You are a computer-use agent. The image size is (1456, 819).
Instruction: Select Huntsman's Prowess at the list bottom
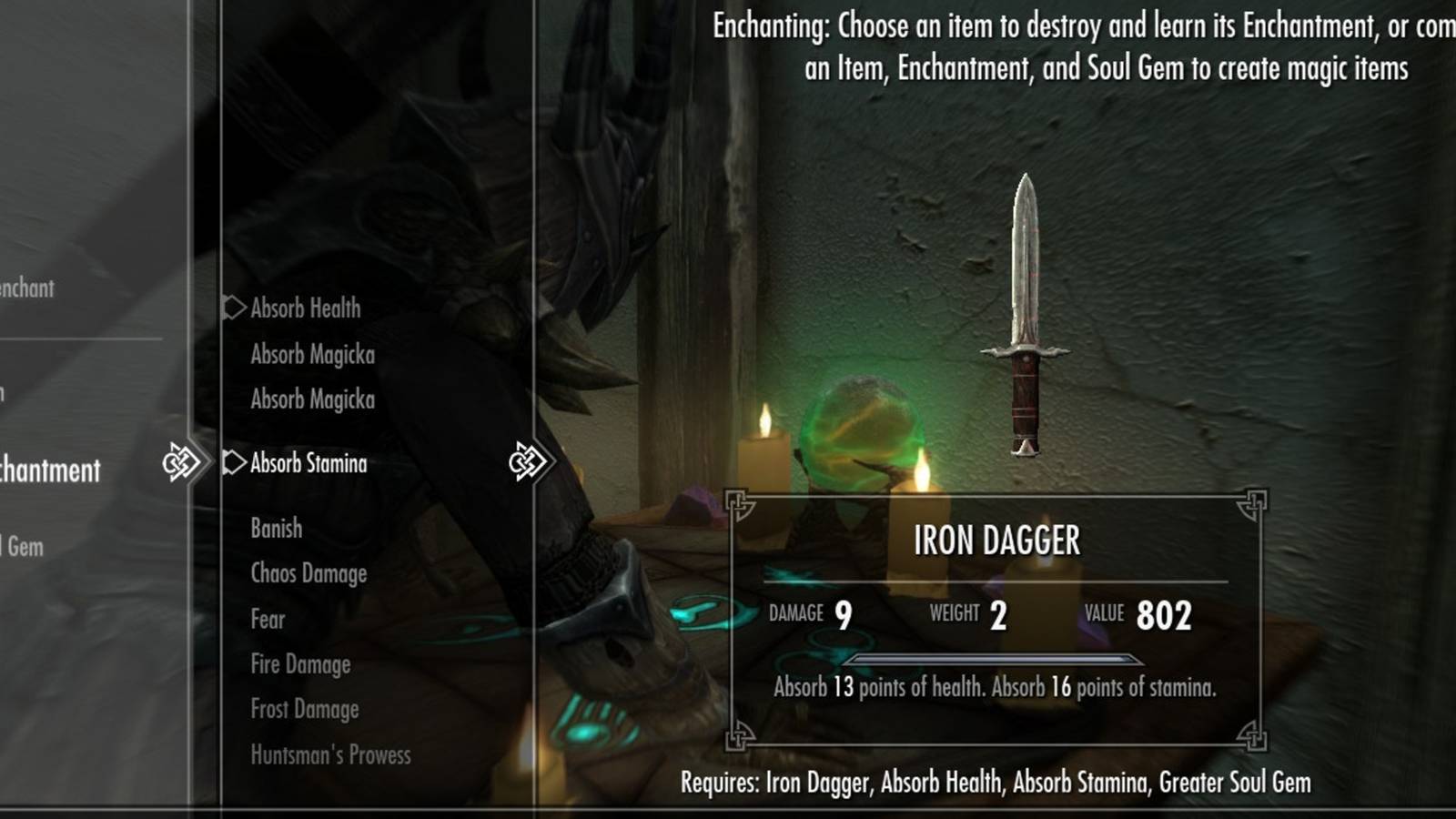click(x=330, y=755)
